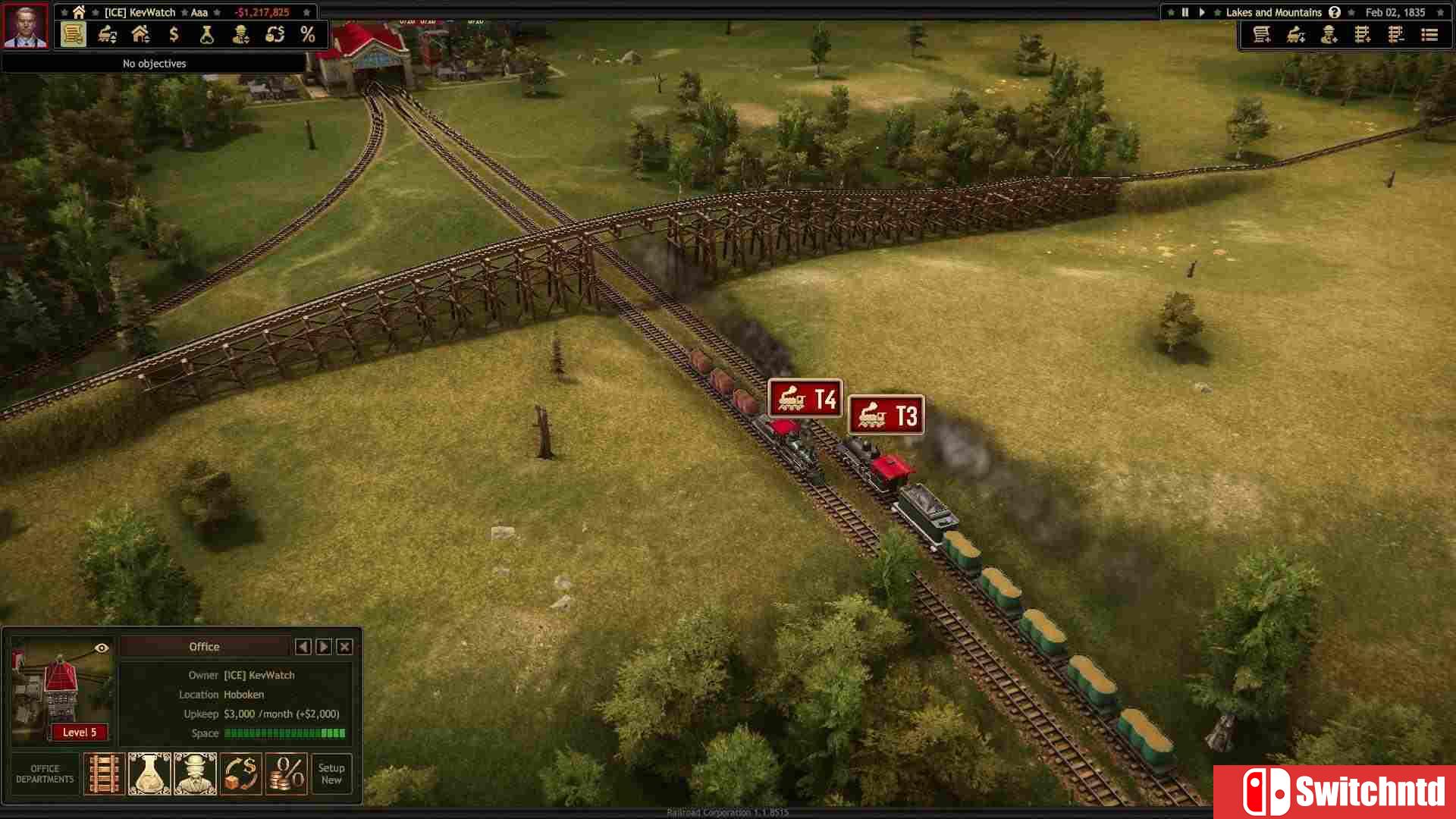Viewport: 1456px width, 819px height.
Task: Select the percent icon in the left toolbar
Action: [308, 33]
